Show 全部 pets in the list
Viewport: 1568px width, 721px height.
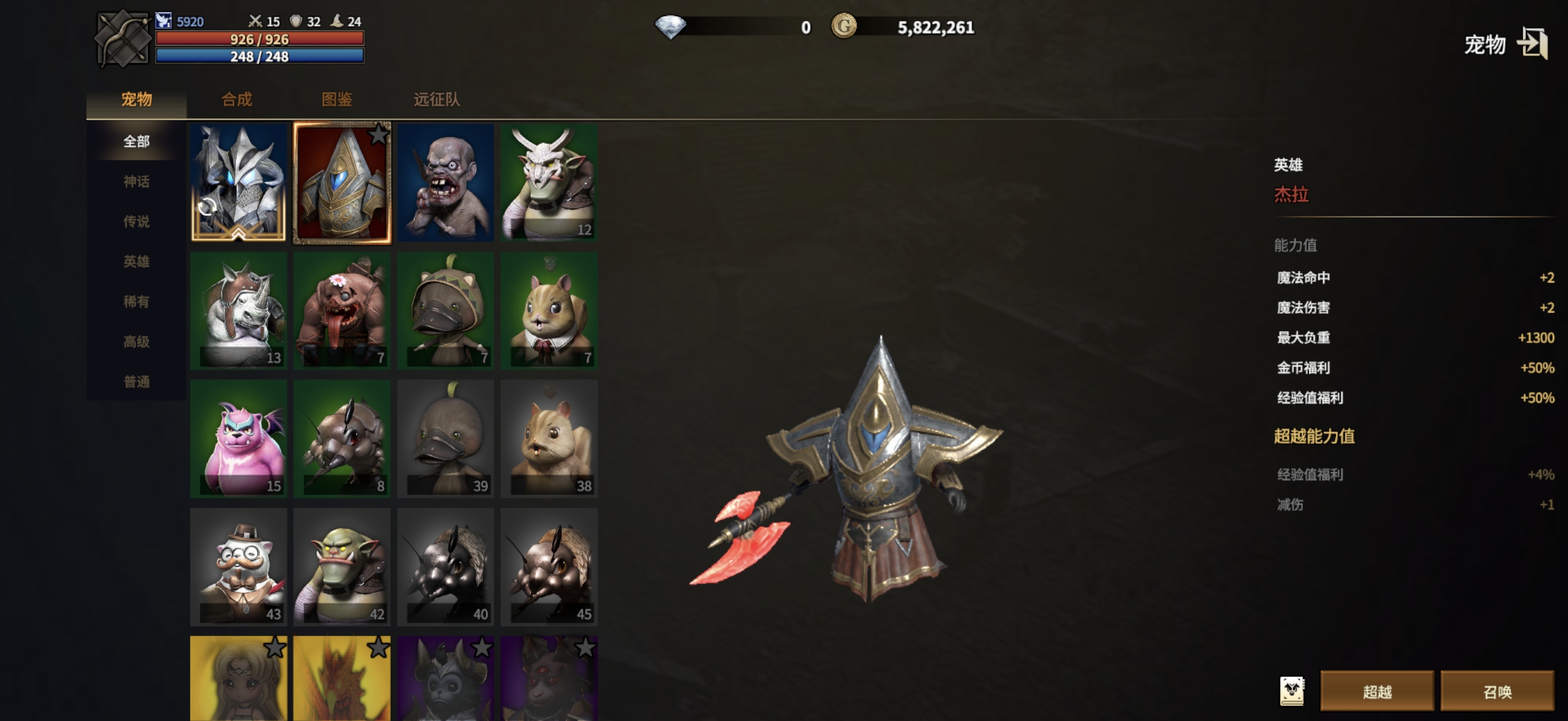(x=136, y=141)
